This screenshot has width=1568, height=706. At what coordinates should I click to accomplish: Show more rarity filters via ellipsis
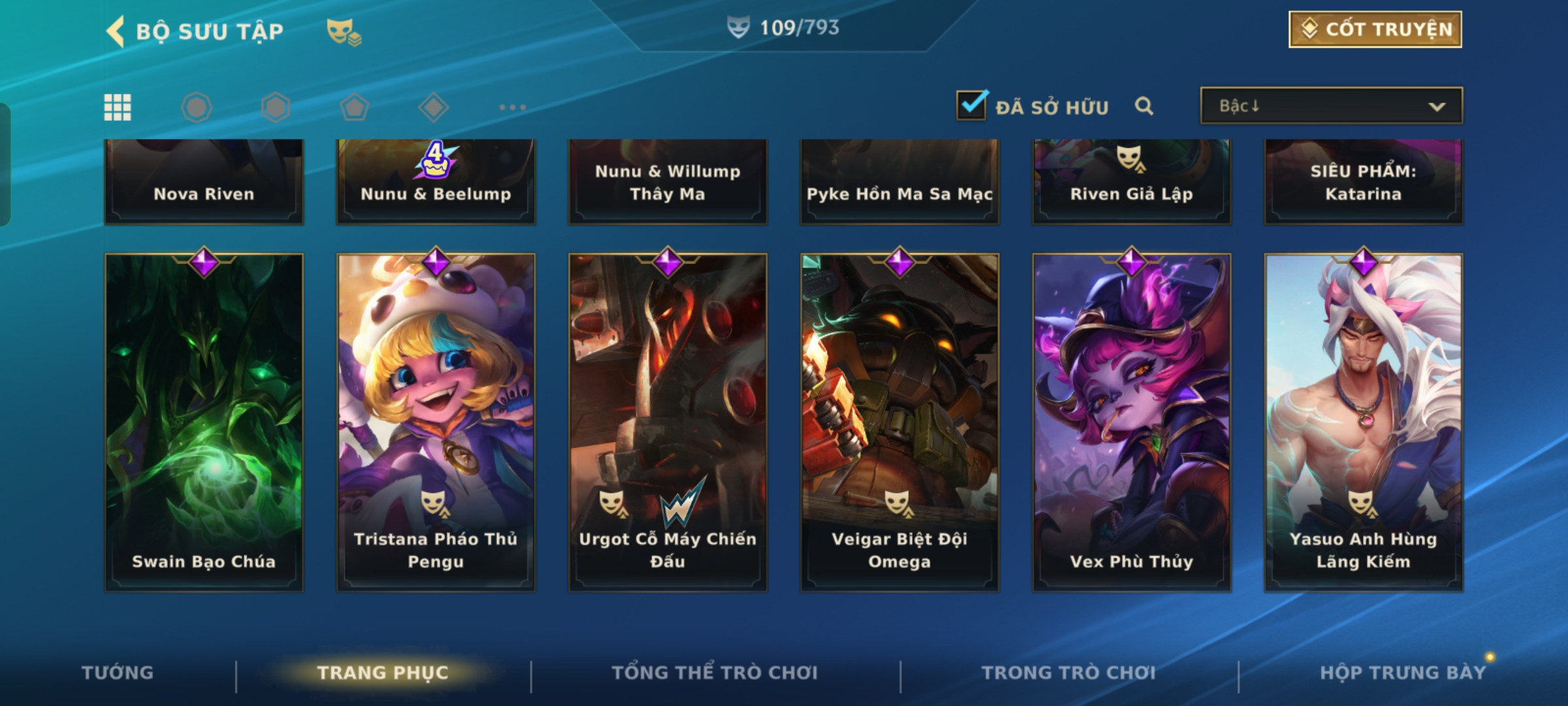tap(512, 107)
